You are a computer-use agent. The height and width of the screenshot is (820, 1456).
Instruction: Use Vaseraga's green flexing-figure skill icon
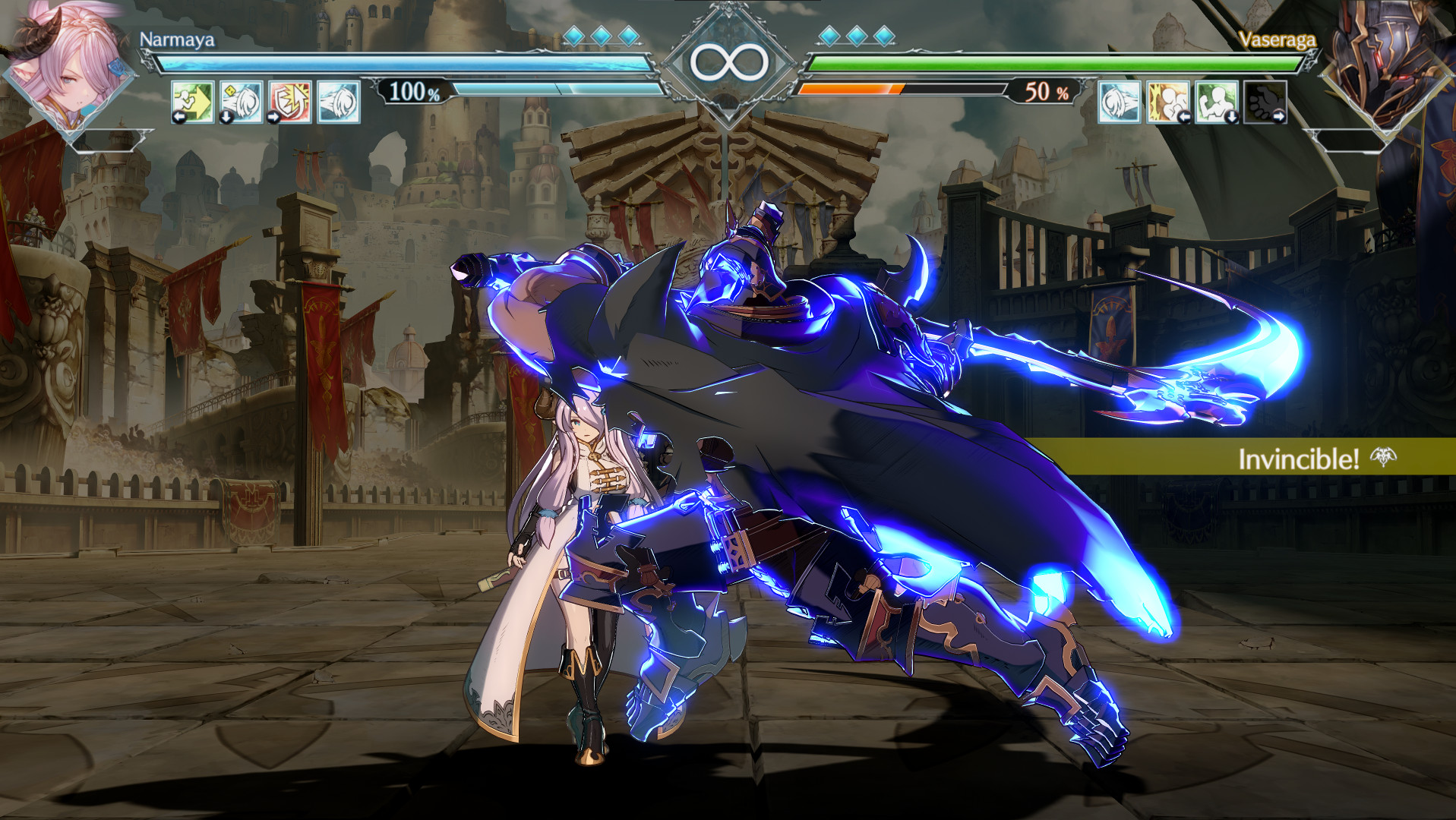tap(1217, 102)
